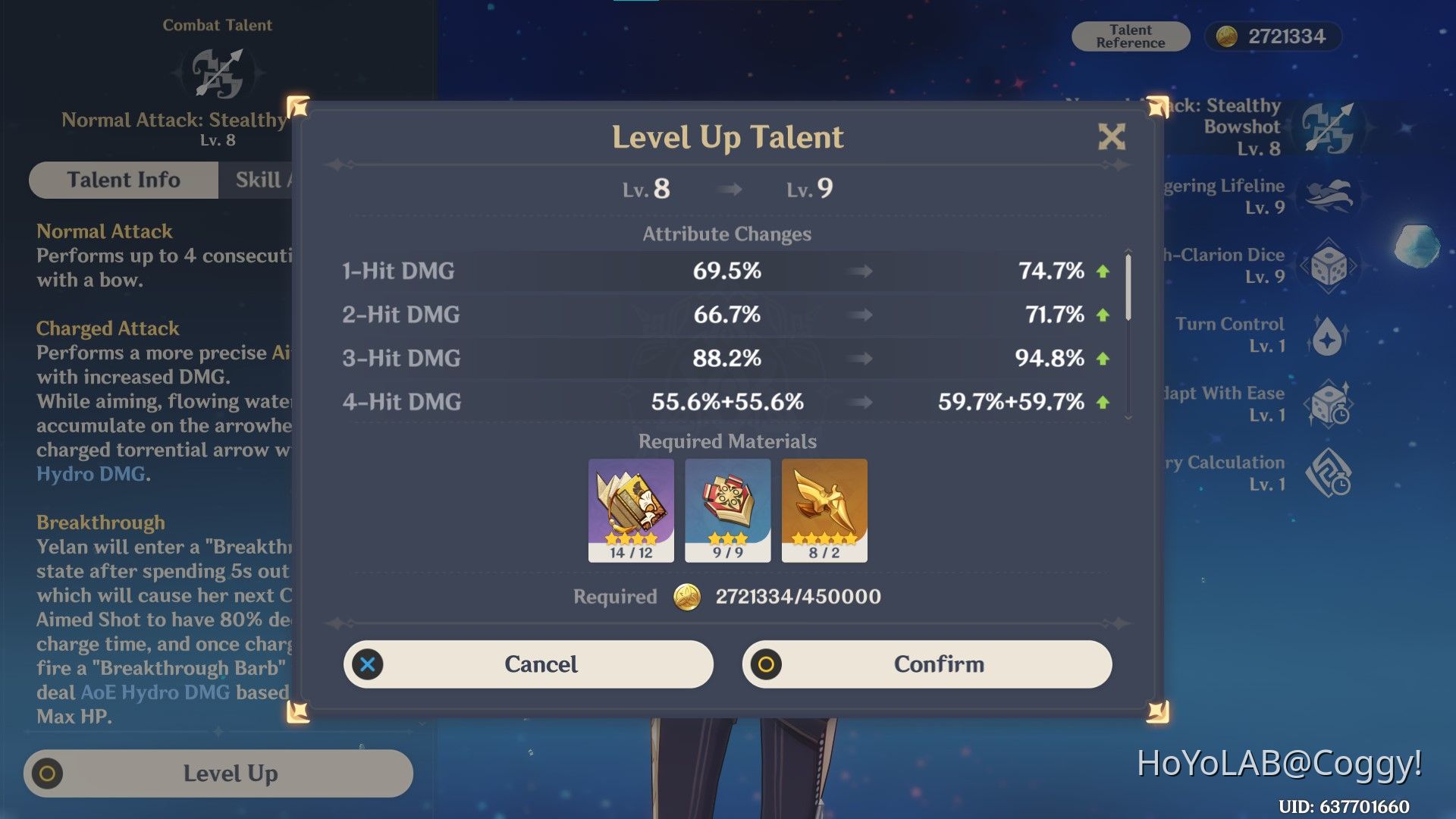
Task: Switch to the Talent Info tab
Action: point(123,180)
